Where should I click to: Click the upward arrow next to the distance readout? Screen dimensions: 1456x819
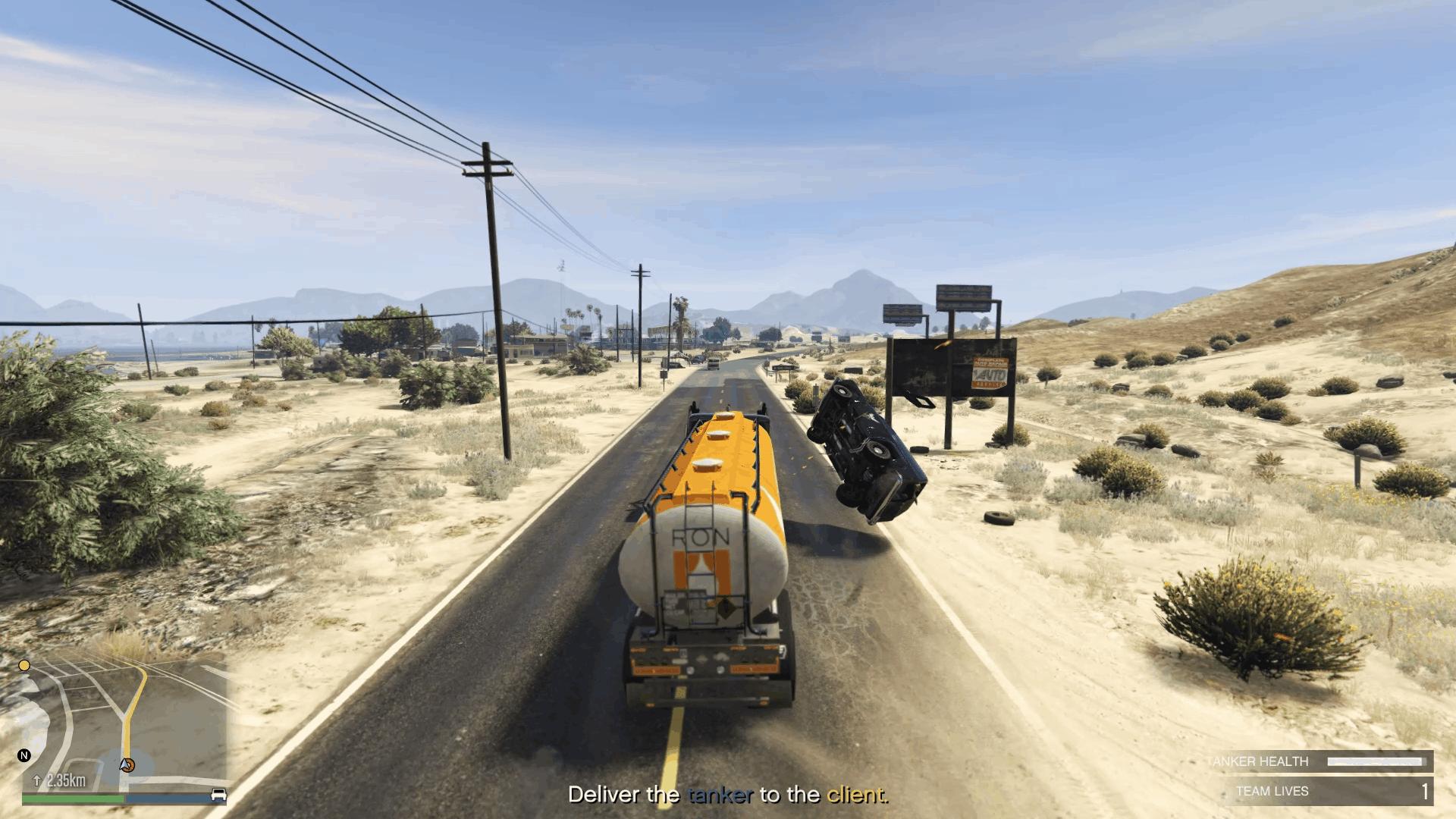click(x=36, y=780)
